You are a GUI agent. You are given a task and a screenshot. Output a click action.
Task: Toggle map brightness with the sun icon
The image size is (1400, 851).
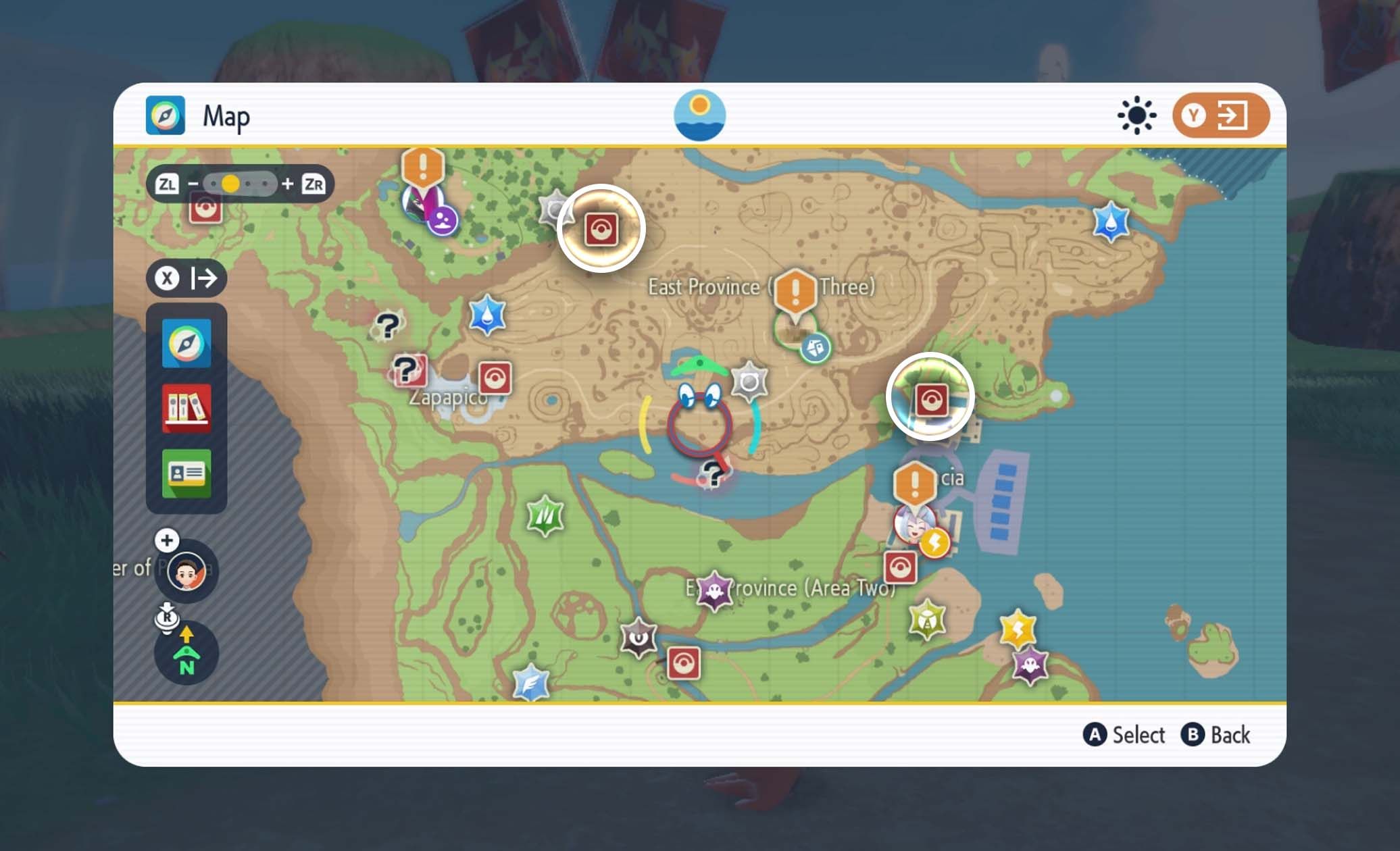click(1137, 115)
